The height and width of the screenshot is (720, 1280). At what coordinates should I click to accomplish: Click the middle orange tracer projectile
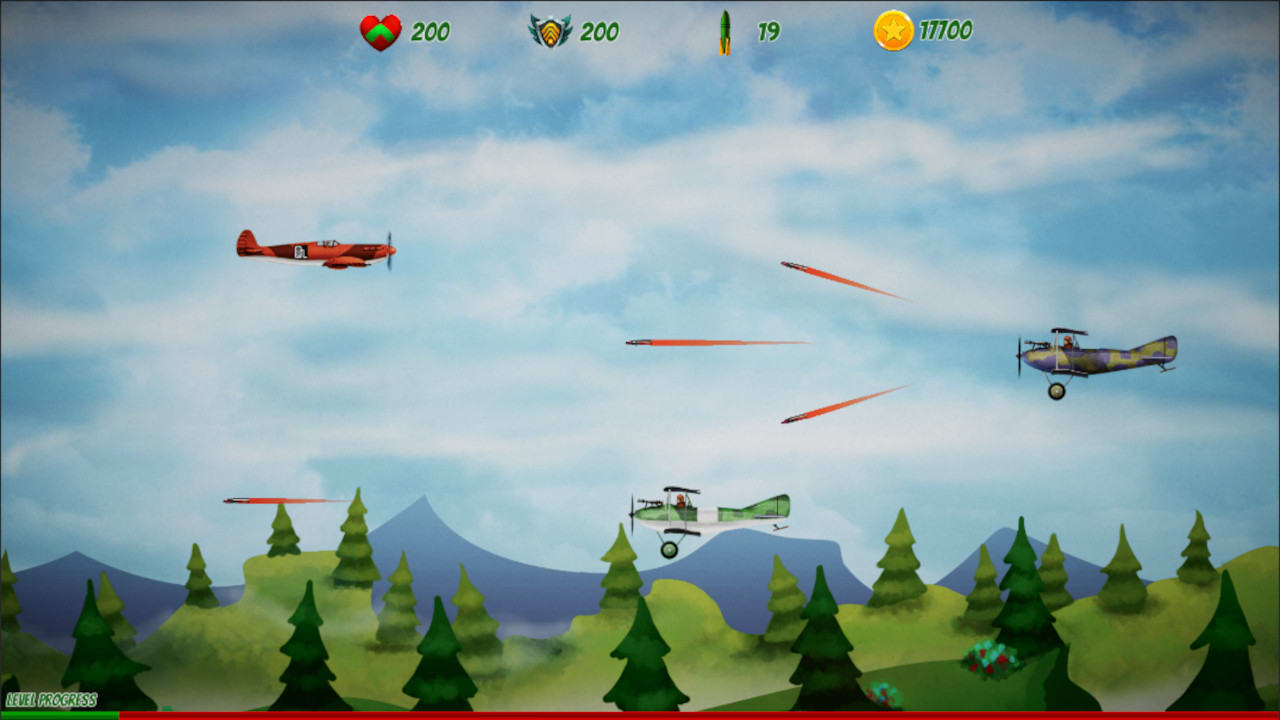(715, 342)
